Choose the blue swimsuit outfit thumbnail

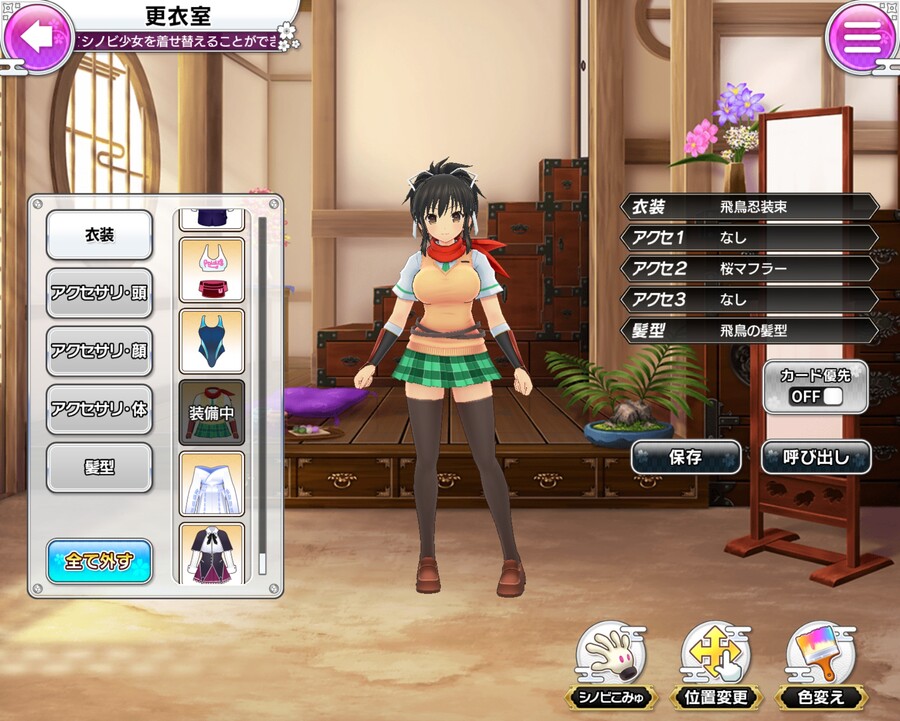(x=211, y=341)
